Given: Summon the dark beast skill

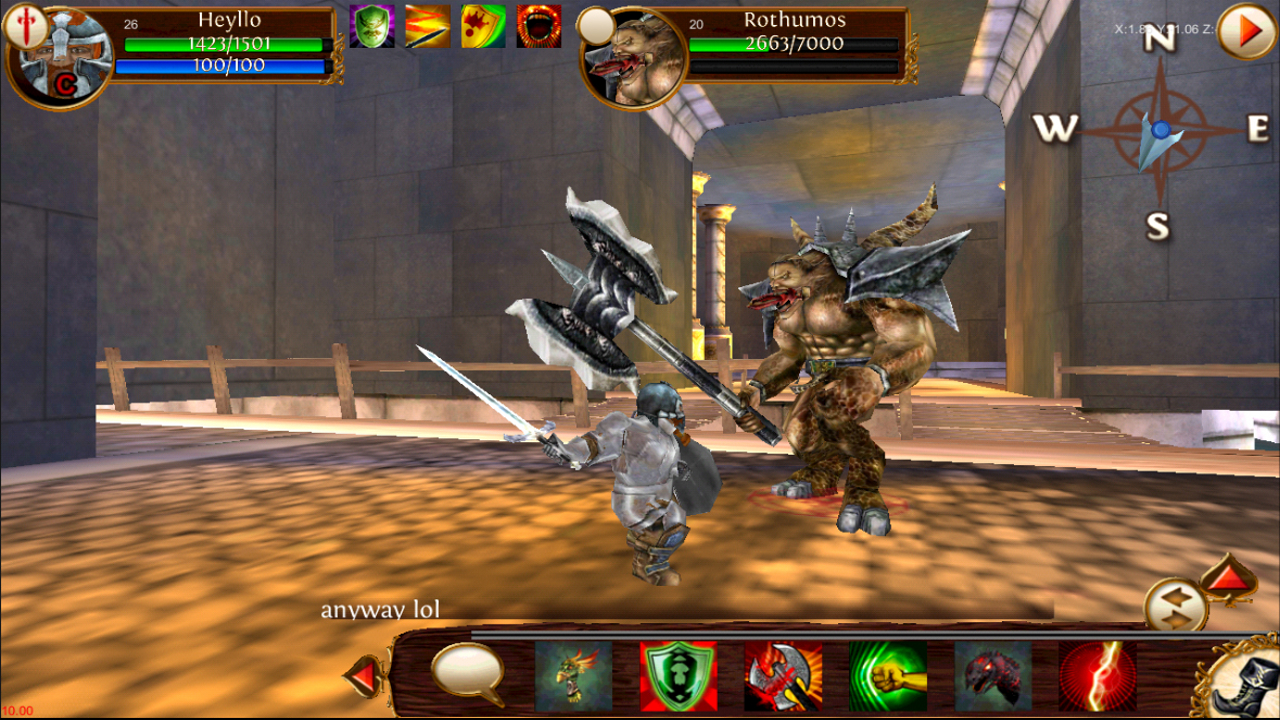Looking at the screenshot, I should 993,678.
